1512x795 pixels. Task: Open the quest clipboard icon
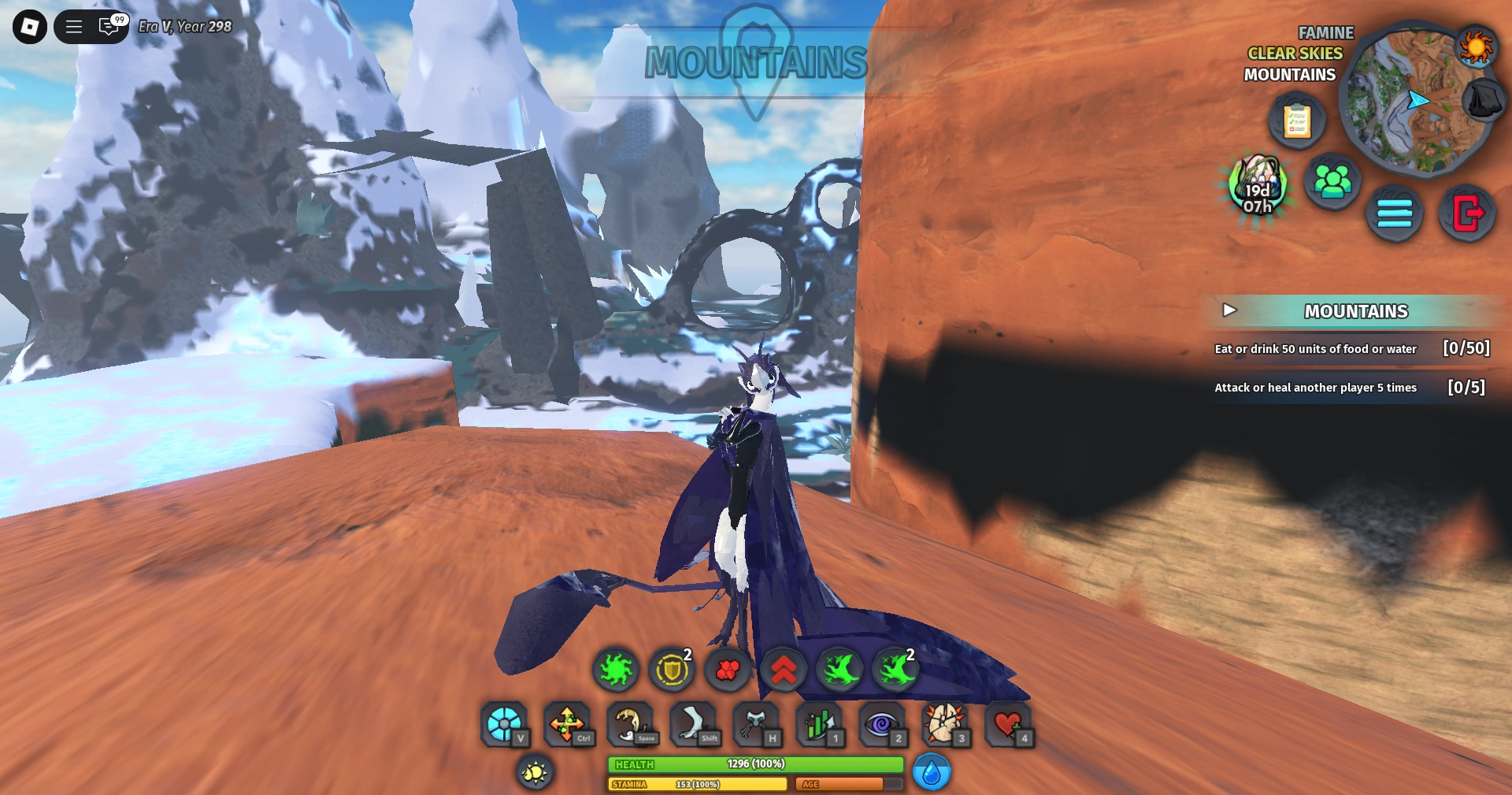click(1297, 120)
